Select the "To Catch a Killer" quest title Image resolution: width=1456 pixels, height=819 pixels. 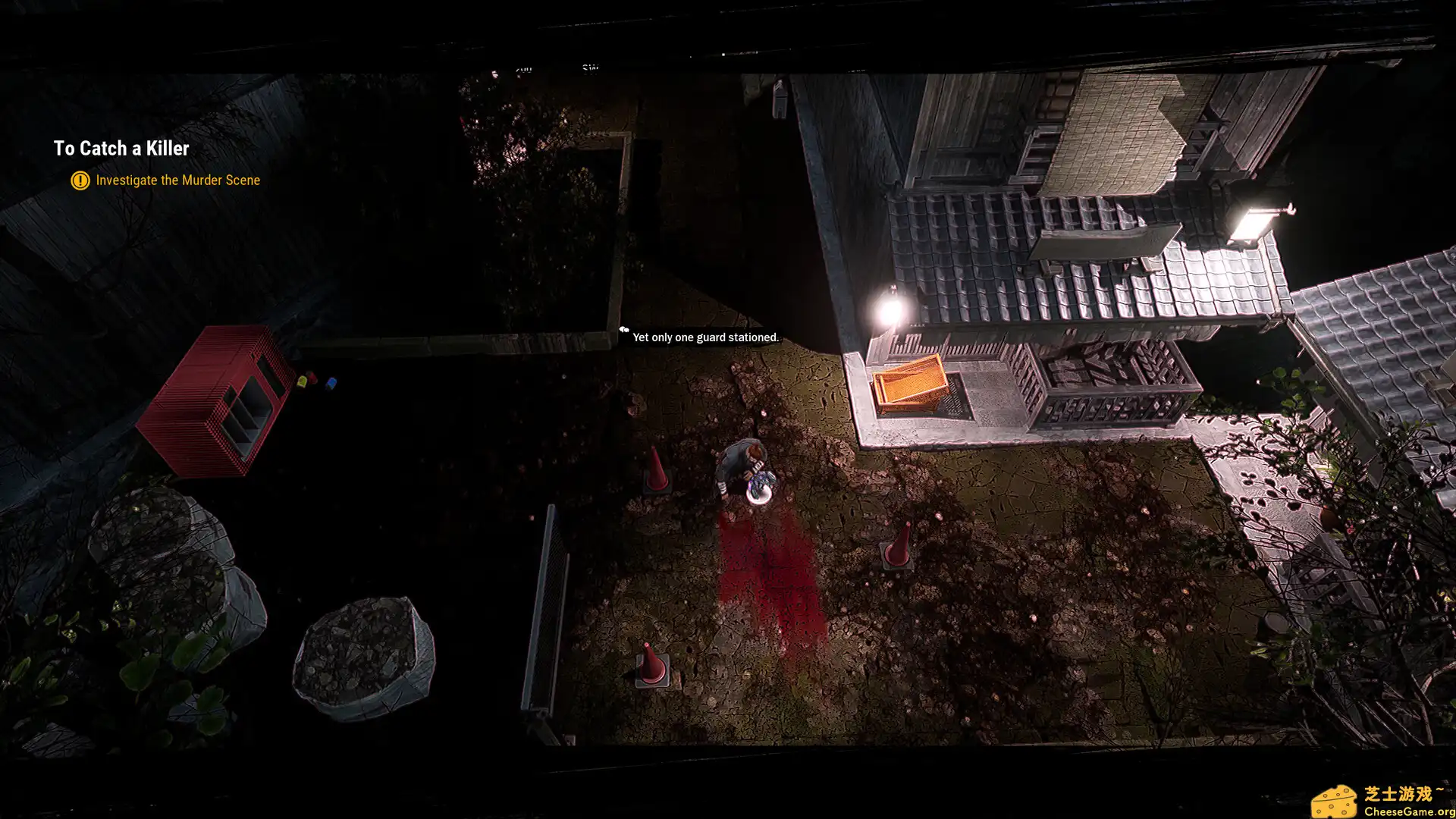121,149
